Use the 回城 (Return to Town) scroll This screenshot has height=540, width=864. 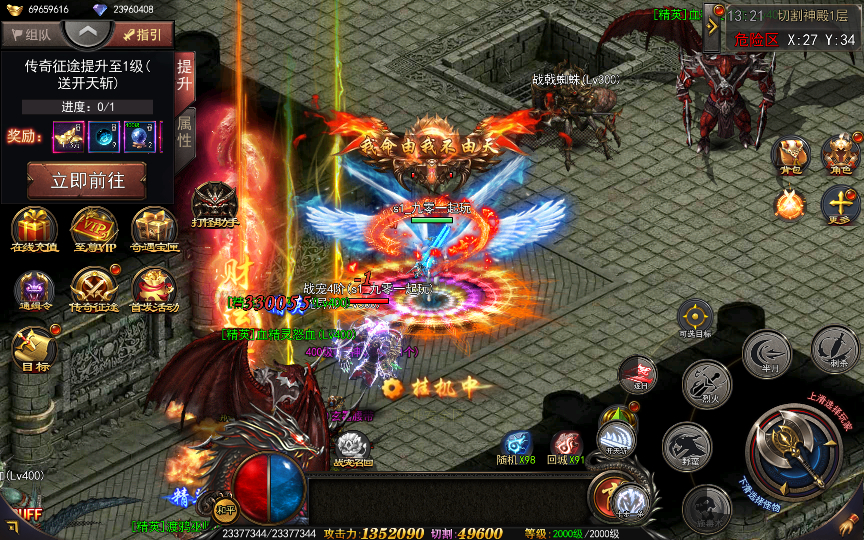[x=567, y=445]
